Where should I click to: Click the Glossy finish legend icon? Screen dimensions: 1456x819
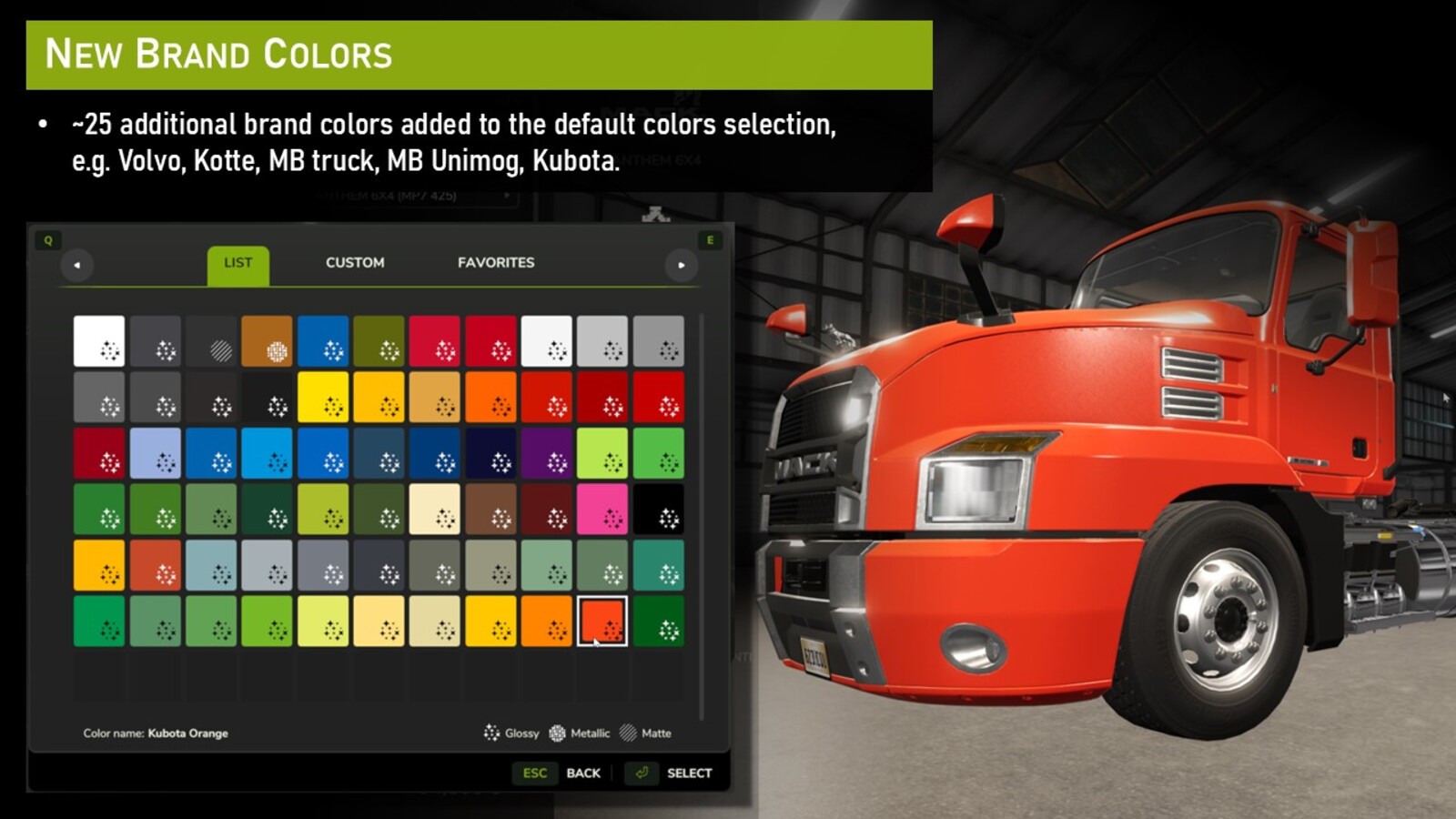coord(493,733)
